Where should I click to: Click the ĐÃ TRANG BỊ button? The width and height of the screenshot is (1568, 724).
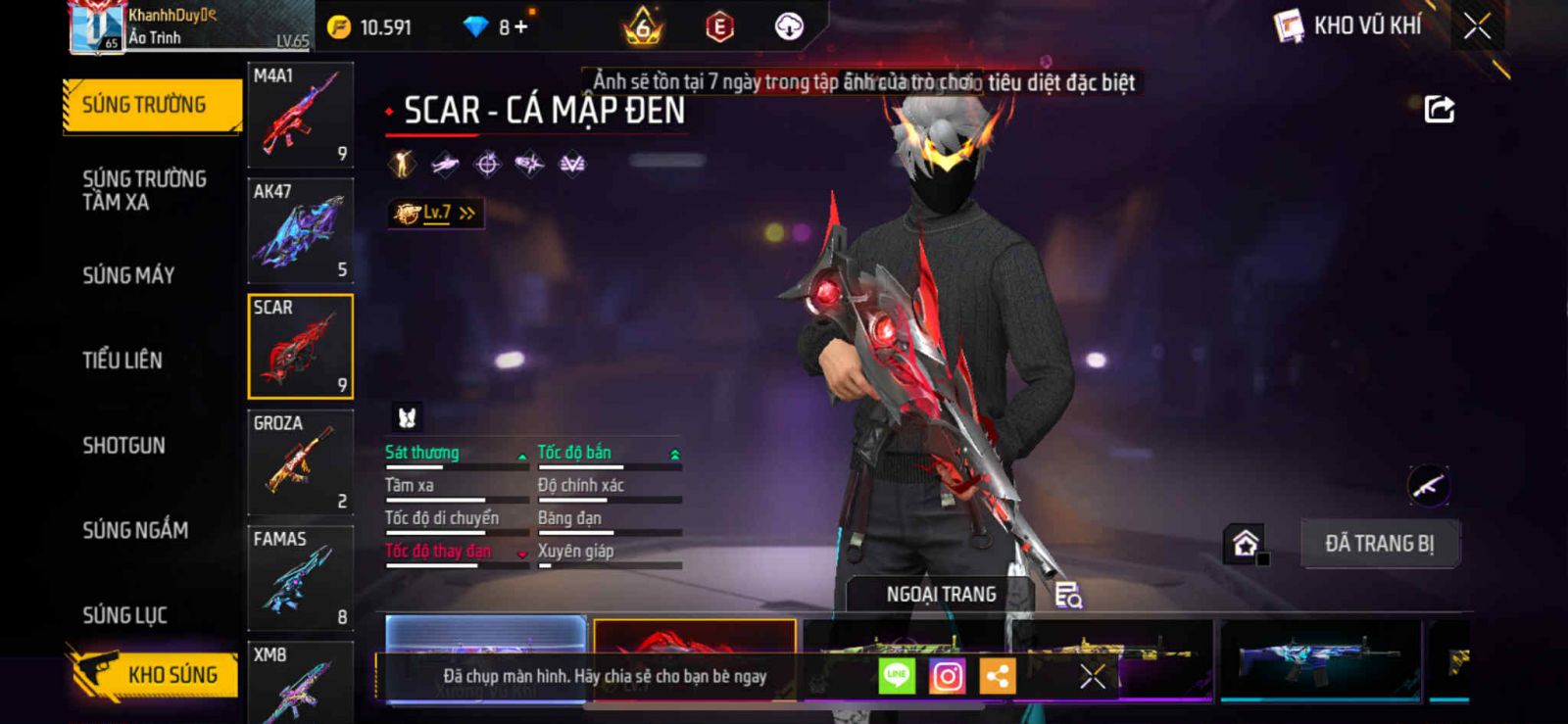pyautogui.click(x=1379, y=544)
